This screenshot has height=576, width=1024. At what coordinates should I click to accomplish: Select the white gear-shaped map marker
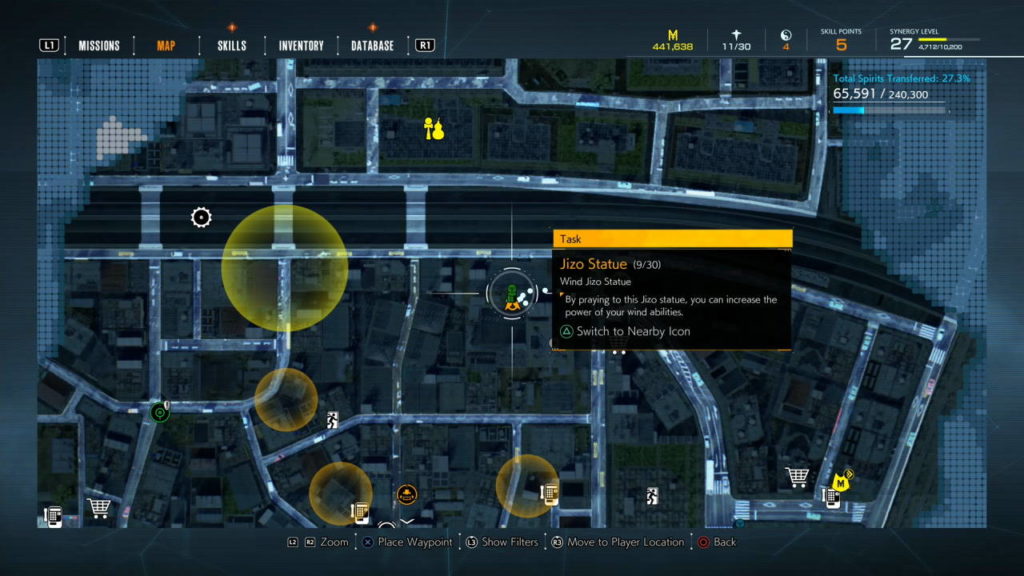click(x=201, y=217)
